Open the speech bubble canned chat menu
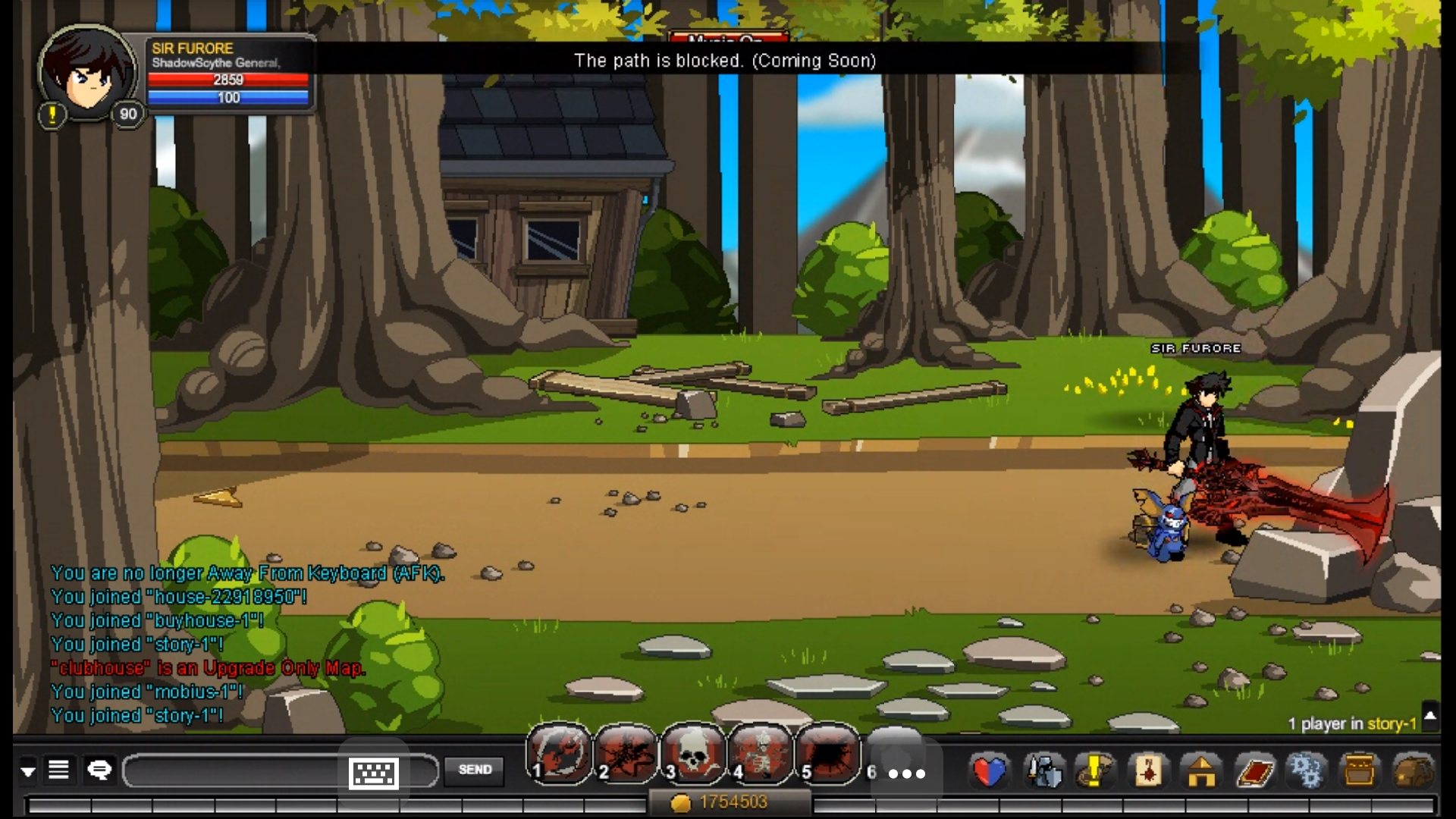 coord(99,770)
